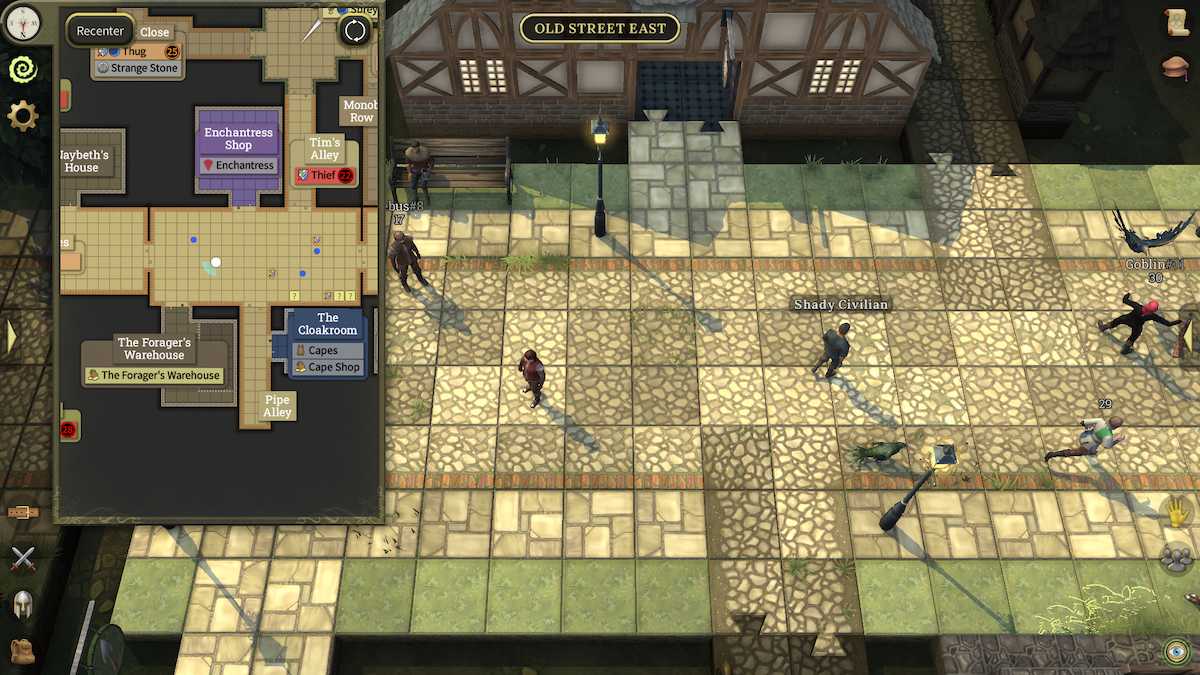Rotate the map with the circular arrows button
1200x675 pixels.
[355, 30]
